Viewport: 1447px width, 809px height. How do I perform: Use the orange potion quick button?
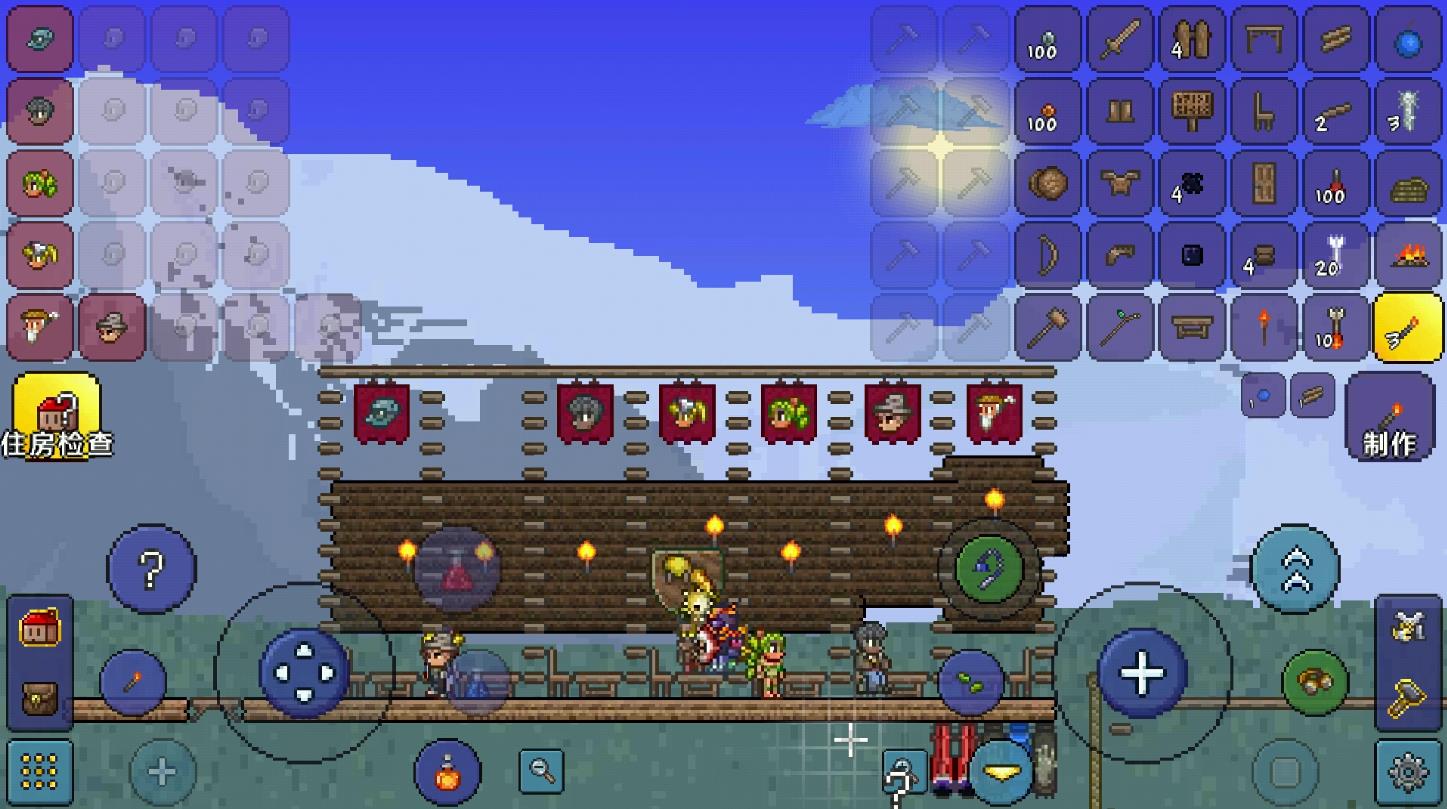pyautogui.click(x=448, y=772)
